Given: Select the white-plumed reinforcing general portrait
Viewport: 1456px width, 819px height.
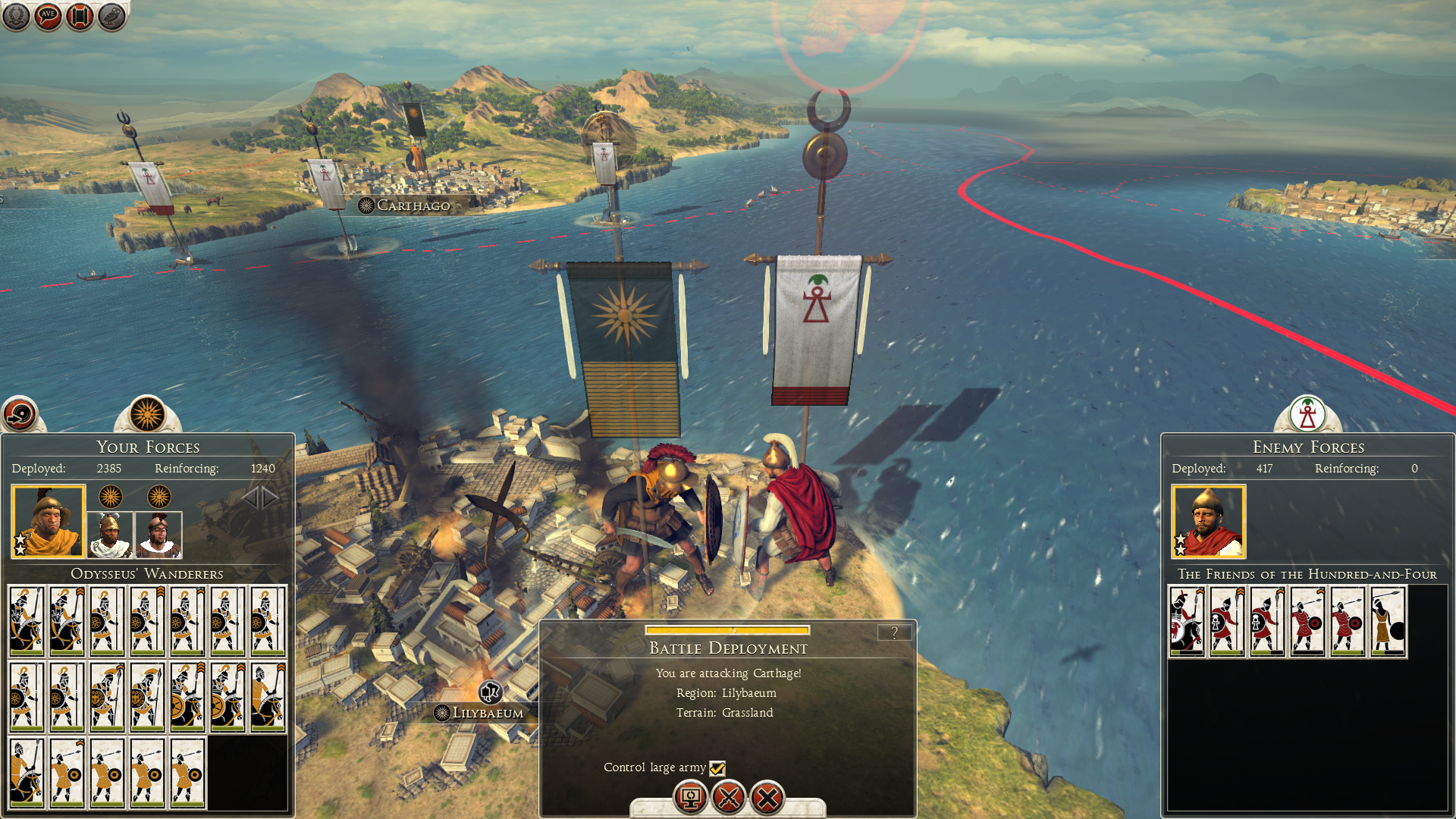Looking at the screenshot, I should click(110, 534).
